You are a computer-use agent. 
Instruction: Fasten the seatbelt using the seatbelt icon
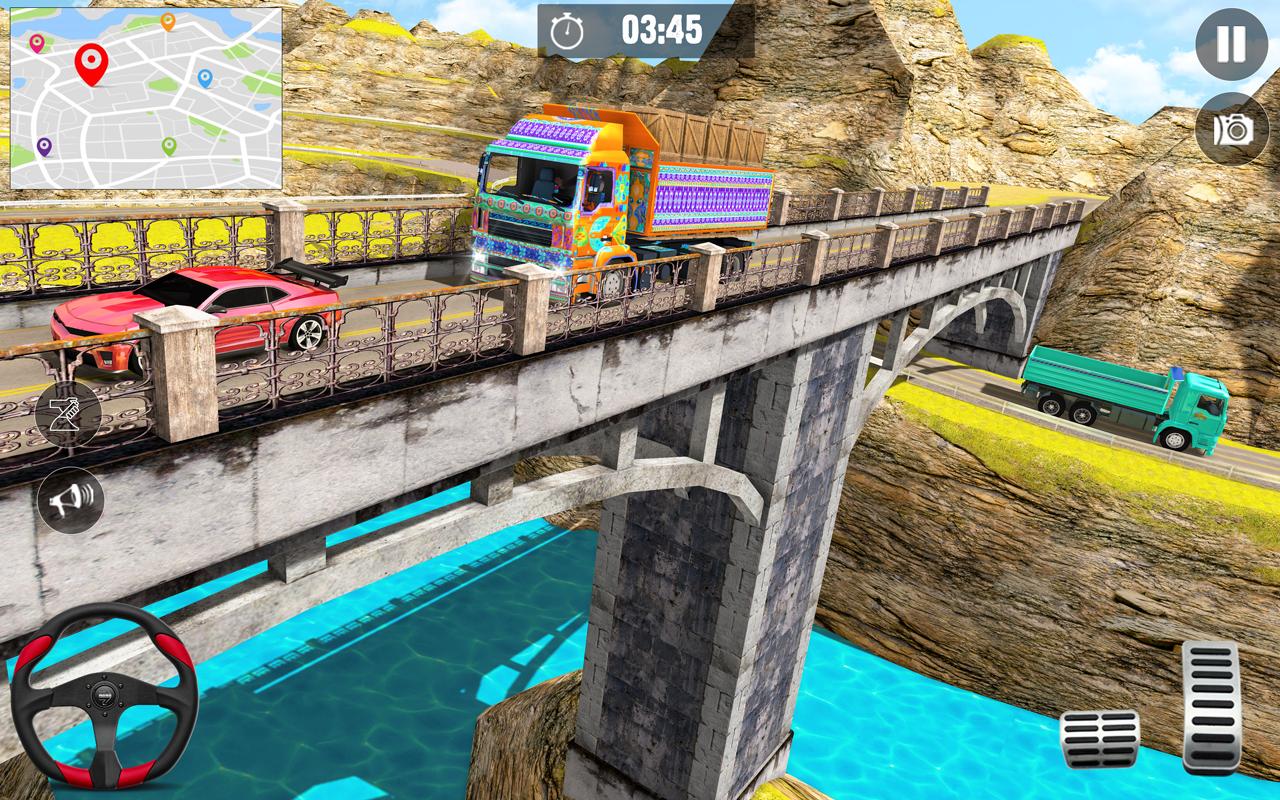coord(68,413)
